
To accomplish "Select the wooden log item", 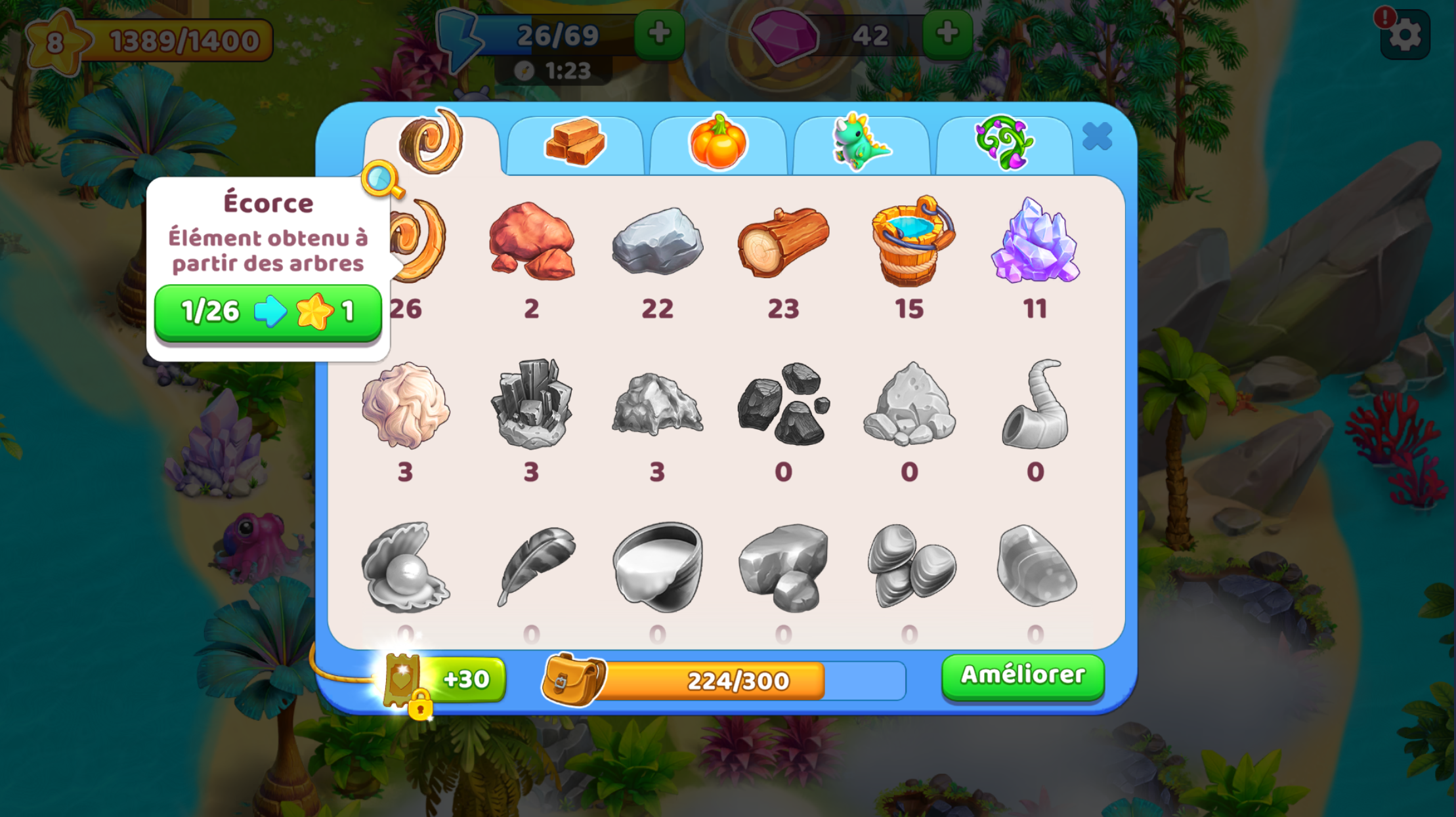I will [x=783, y=241].
